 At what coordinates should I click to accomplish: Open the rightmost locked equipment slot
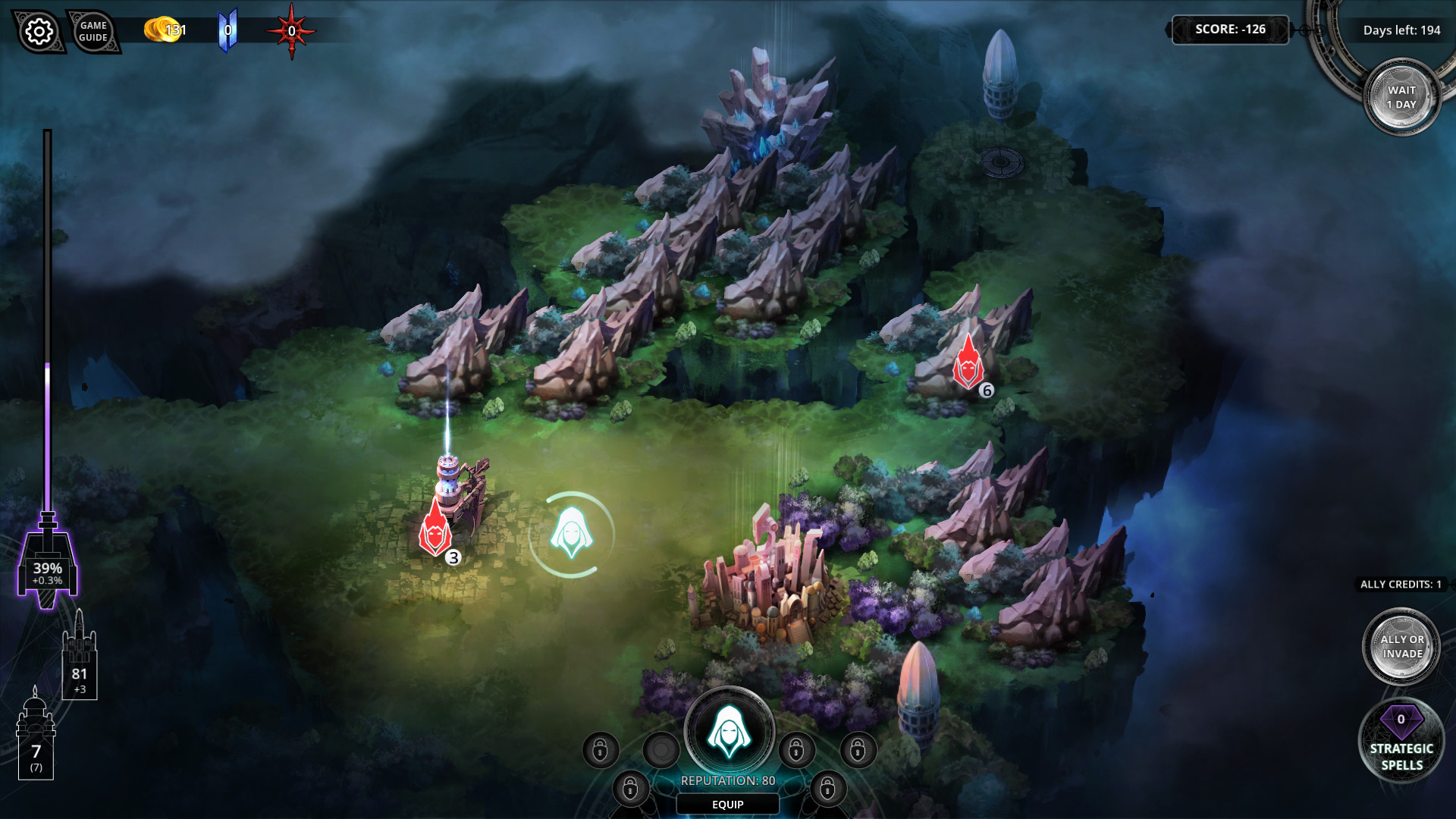[858, 751]
